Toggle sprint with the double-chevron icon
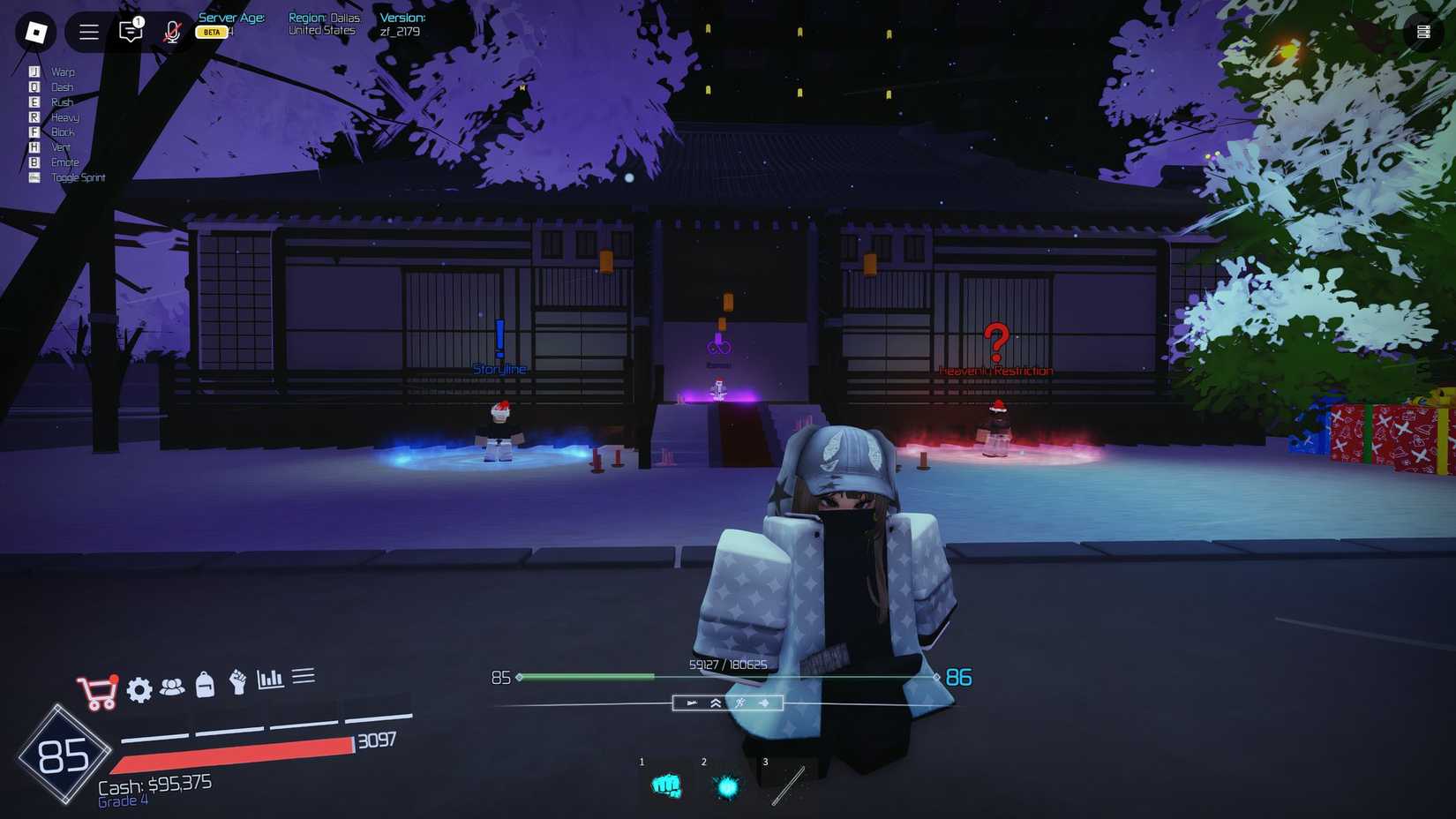This screenshot has height=819, width=1456. (714, 703)
